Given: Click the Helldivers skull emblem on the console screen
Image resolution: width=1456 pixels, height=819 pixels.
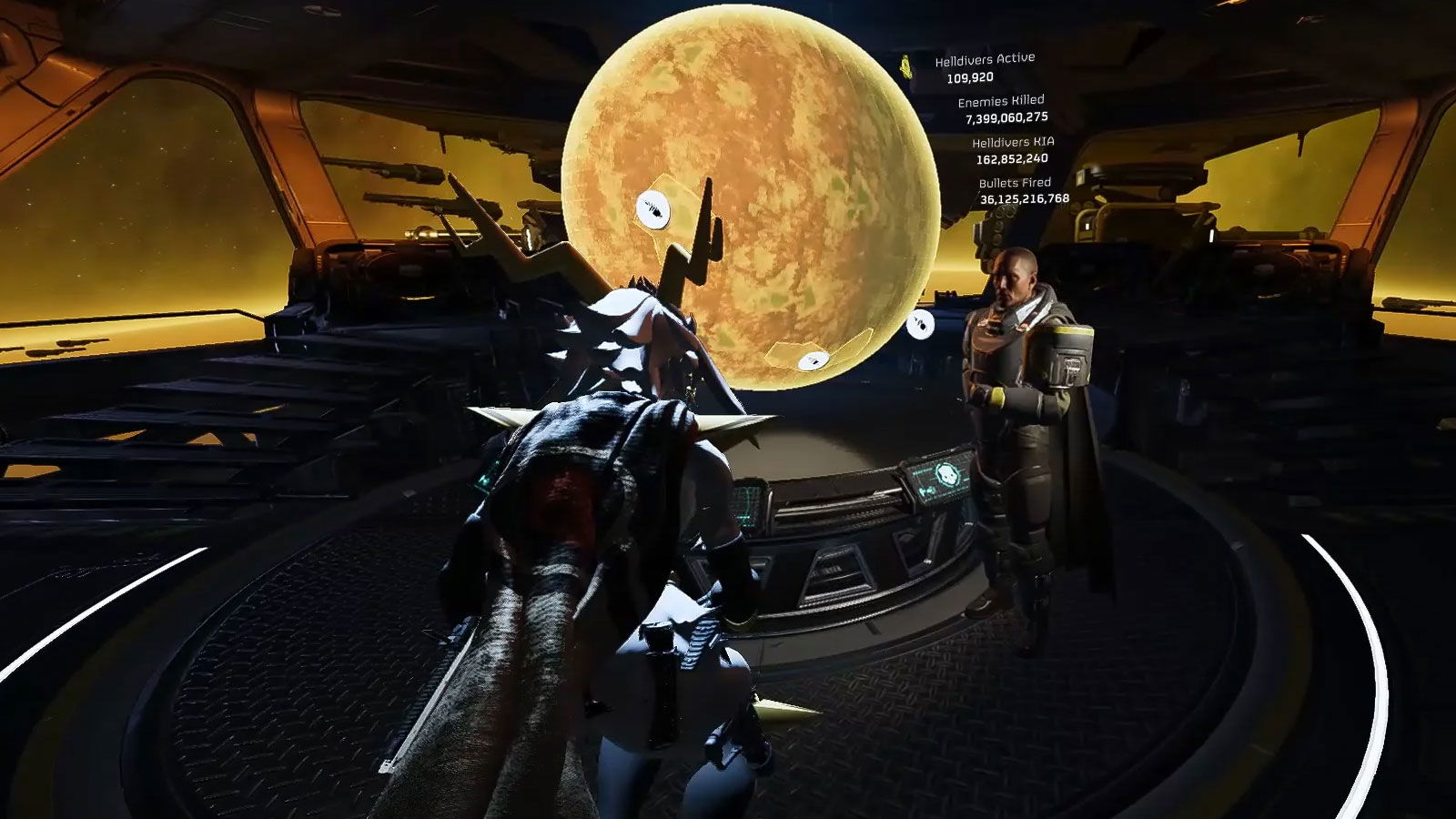Looking at the screenshot, I should pyautogui.click(x=950, y=472).
